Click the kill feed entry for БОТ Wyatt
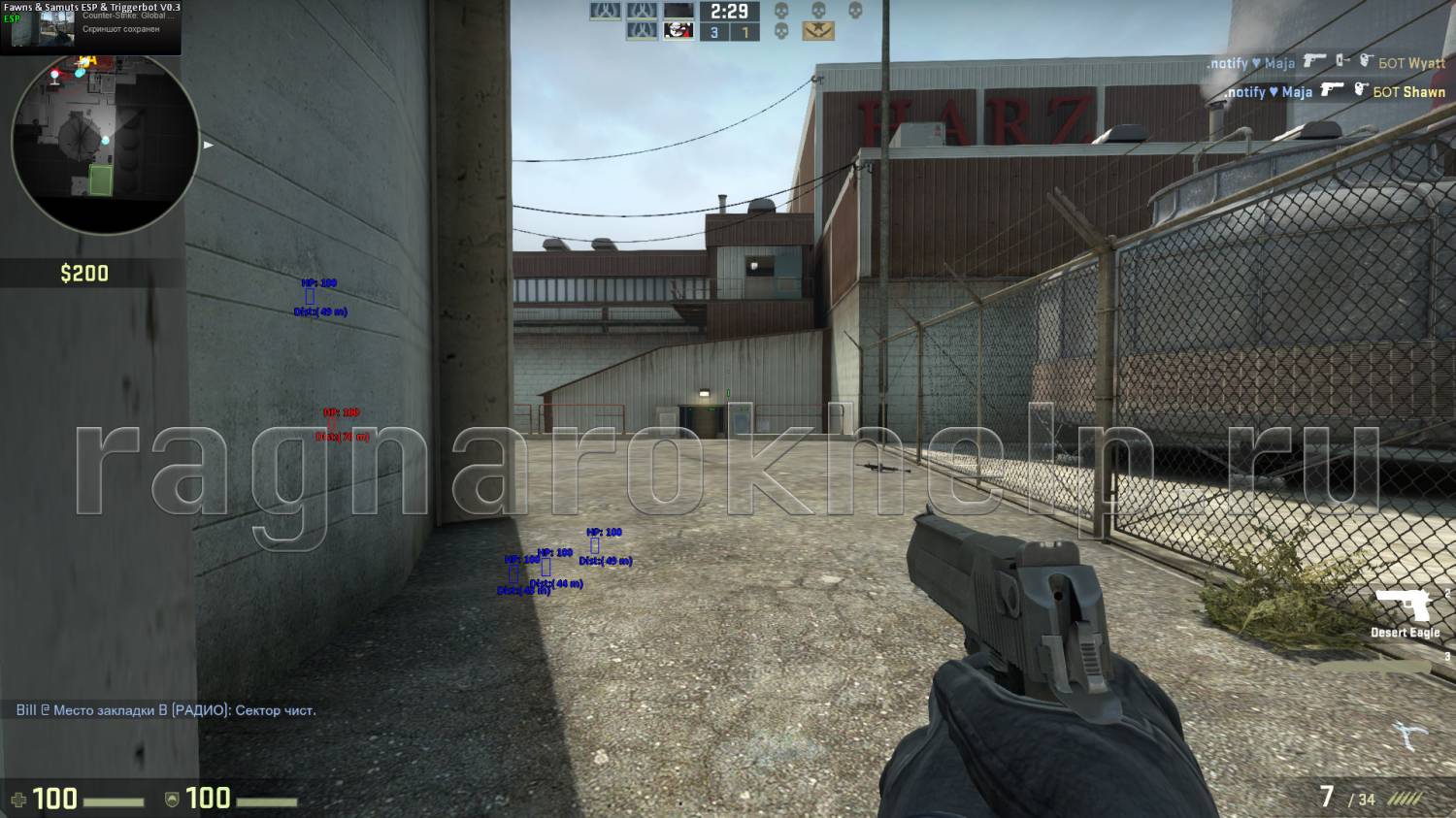Viewport: 1456px width, 818px height. click(1326, 63)
